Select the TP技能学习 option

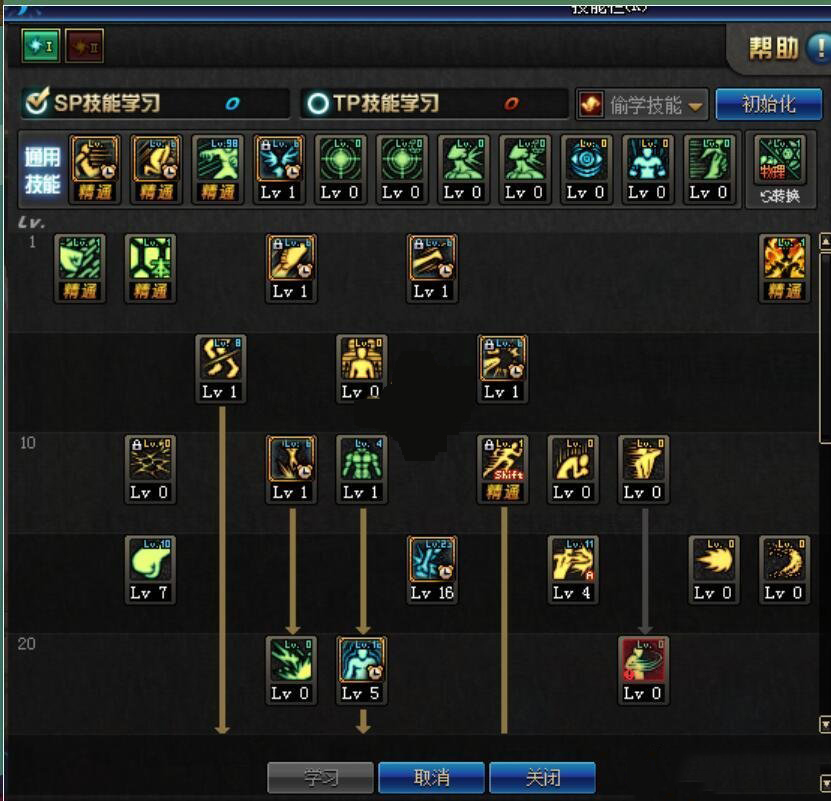click(x=375, y=103)
